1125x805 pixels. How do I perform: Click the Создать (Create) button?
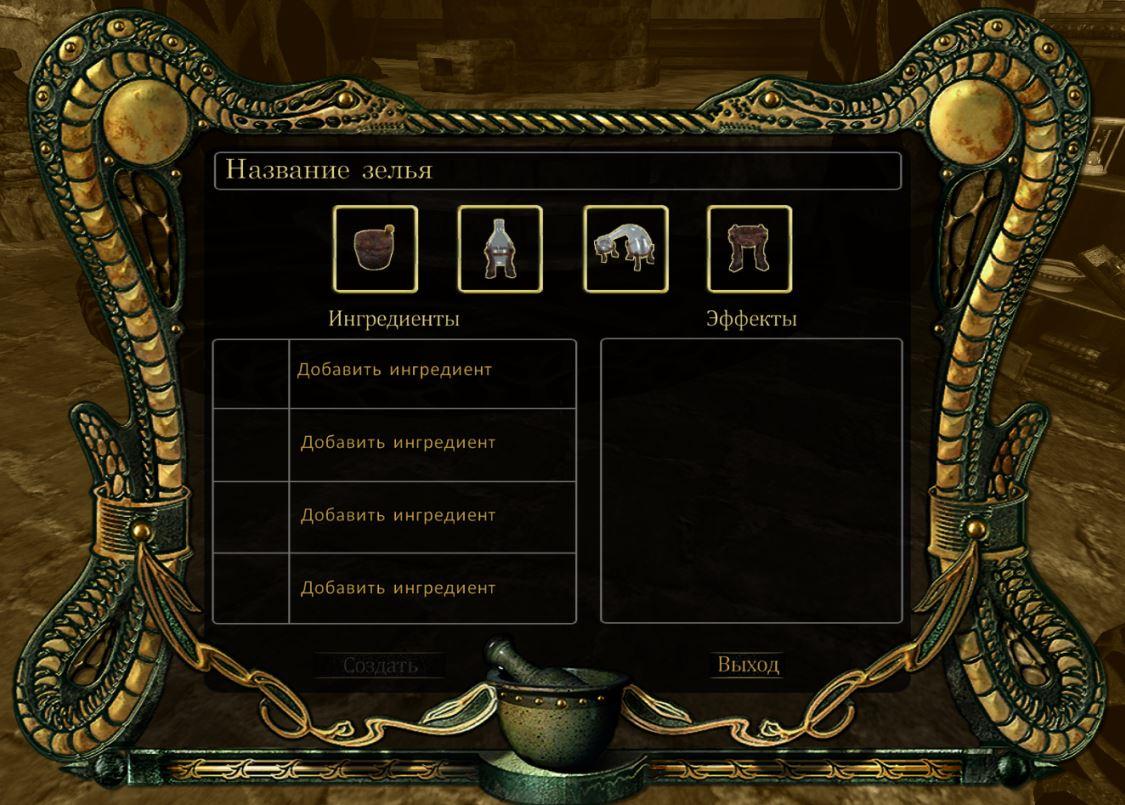pyautogui.click(x=380, y=665)
